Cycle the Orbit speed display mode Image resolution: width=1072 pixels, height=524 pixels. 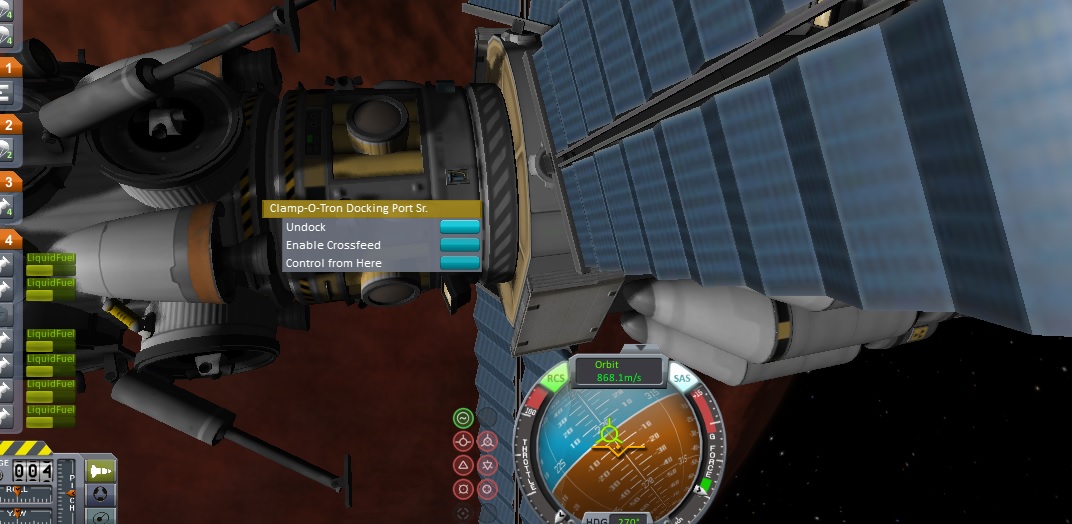point(608,372)
